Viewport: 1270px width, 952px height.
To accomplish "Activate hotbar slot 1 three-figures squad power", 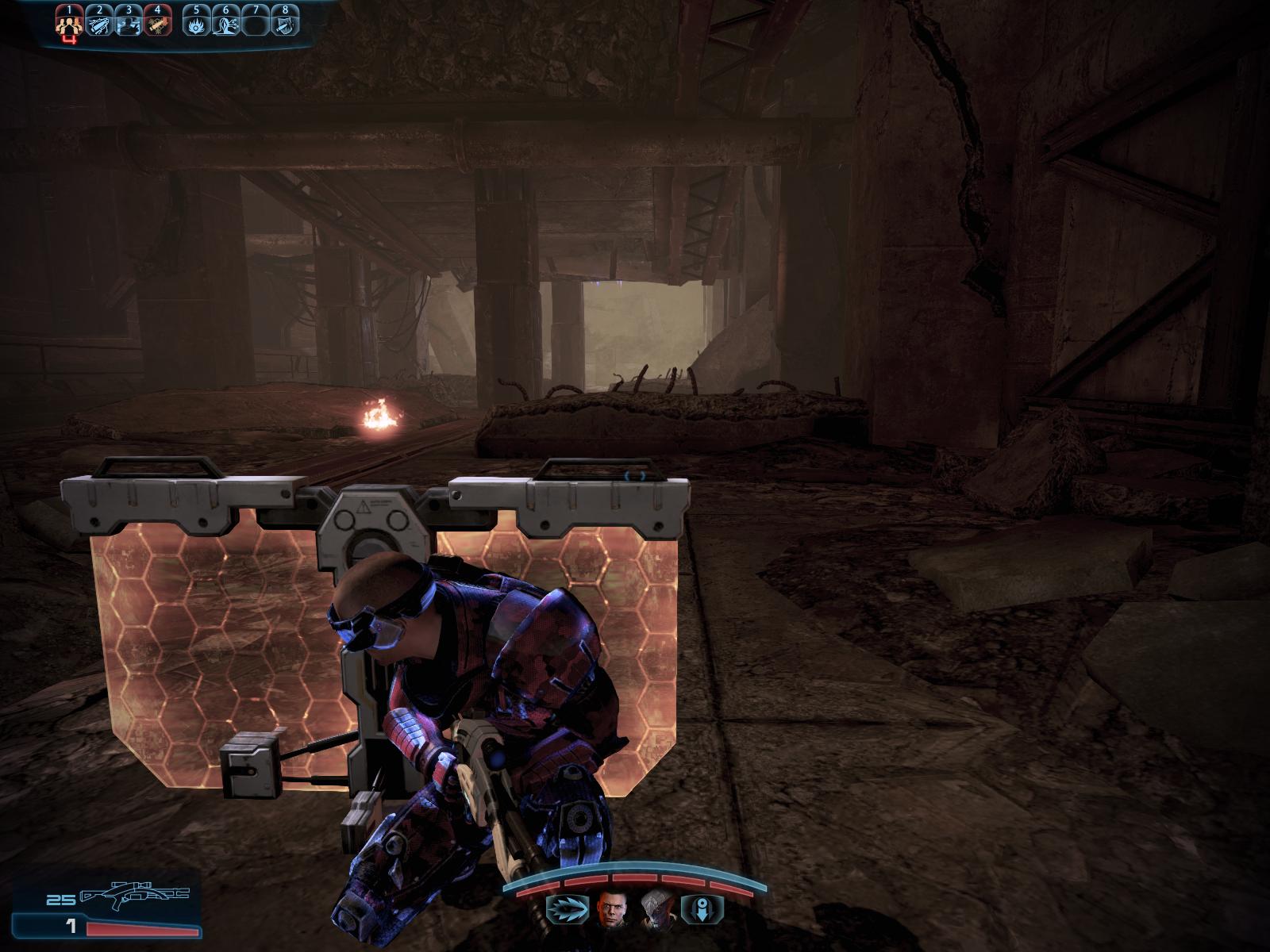I will 71,25.
